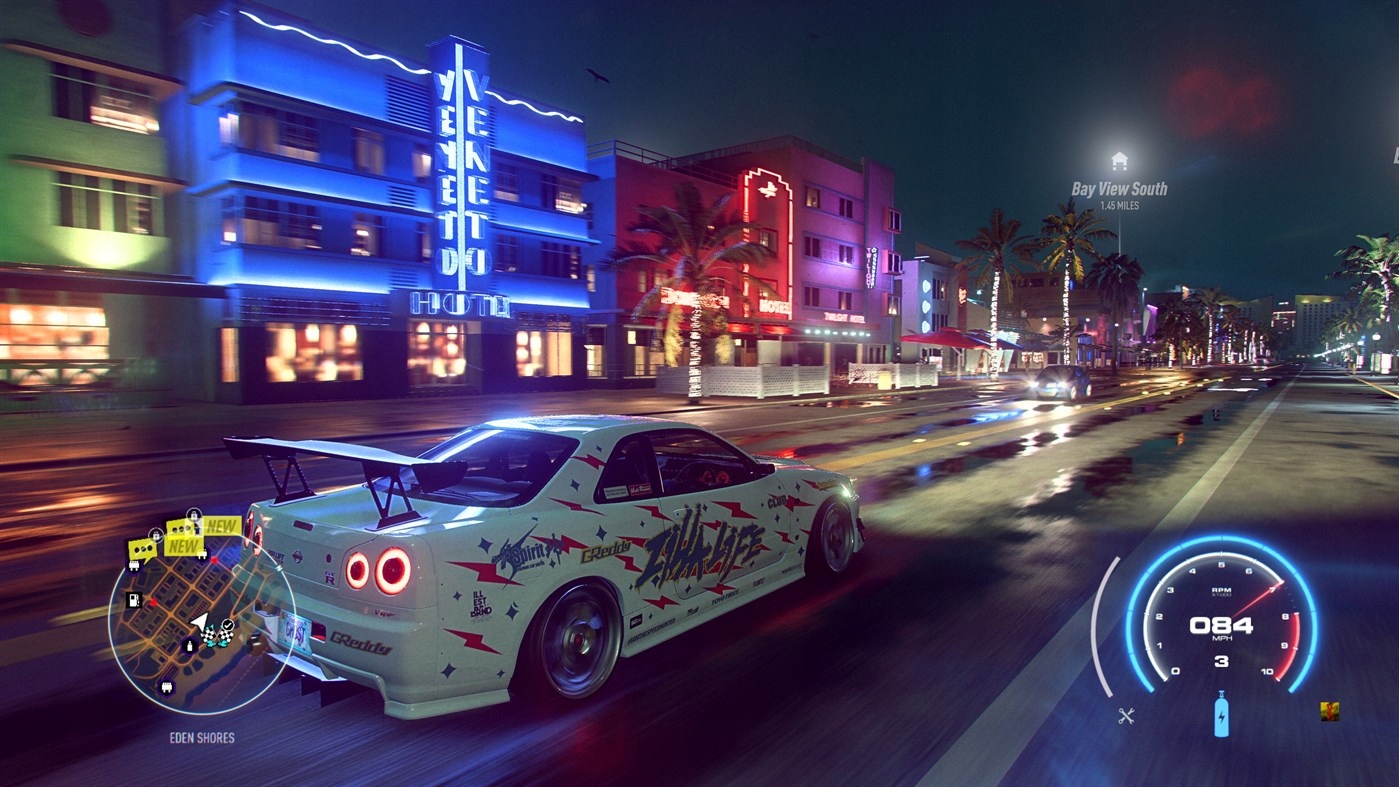Select the gas station icon on the minimap

(x=132, y=599)
